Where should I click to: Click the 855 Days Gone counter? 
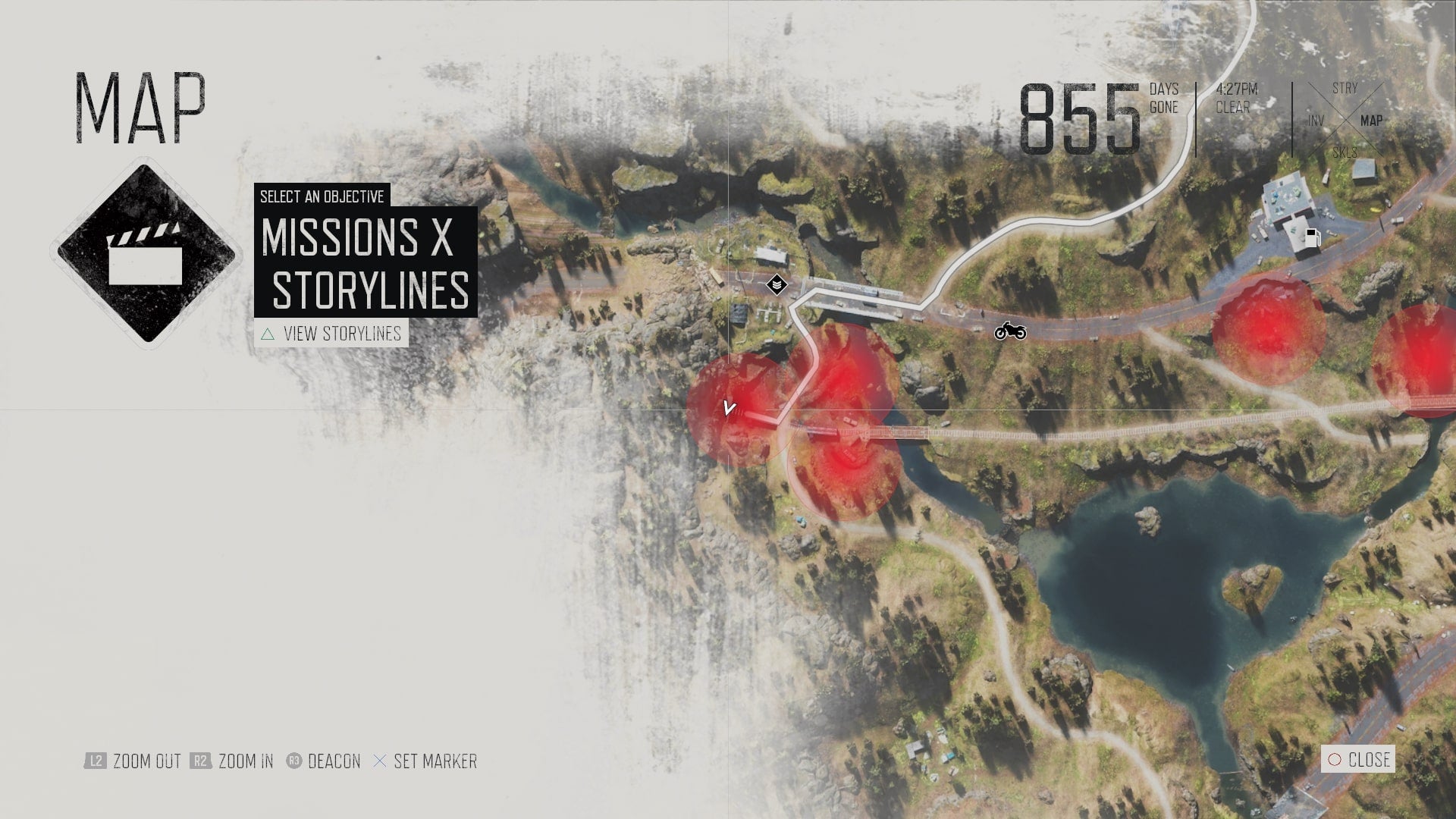(1084, 114)
